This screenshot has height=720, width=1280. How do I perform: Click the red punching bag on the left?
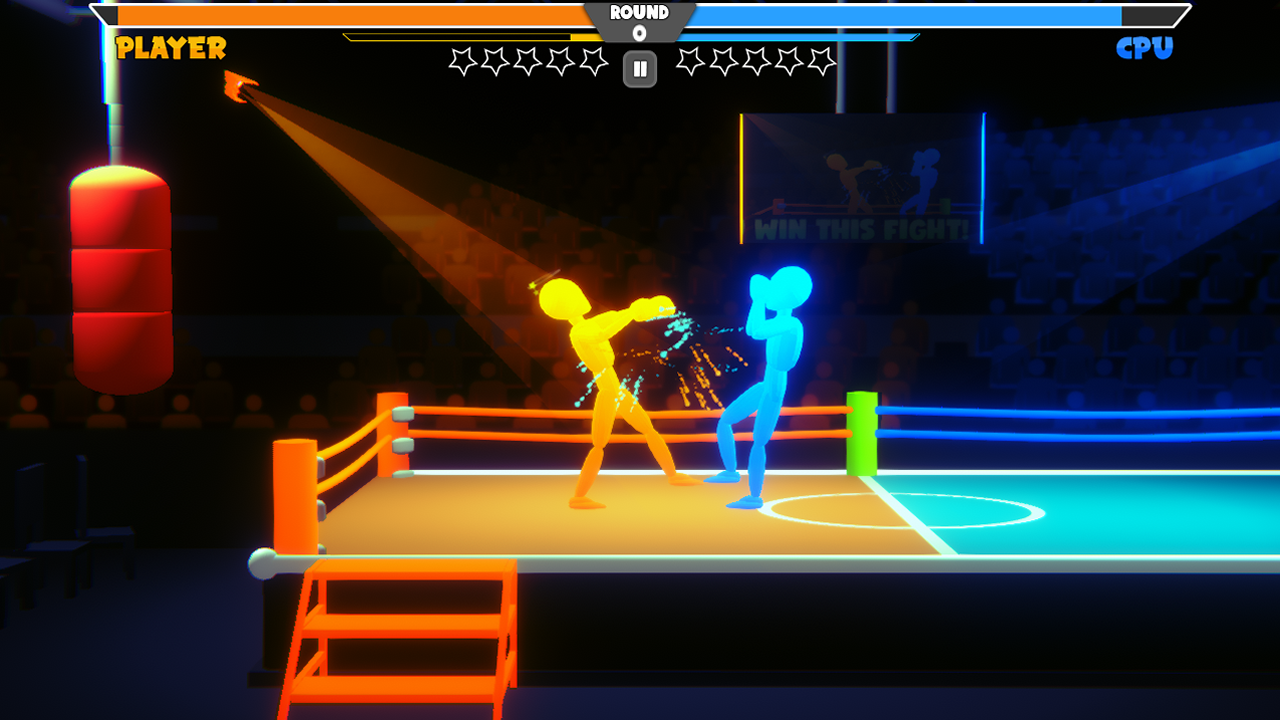(120, 280)
